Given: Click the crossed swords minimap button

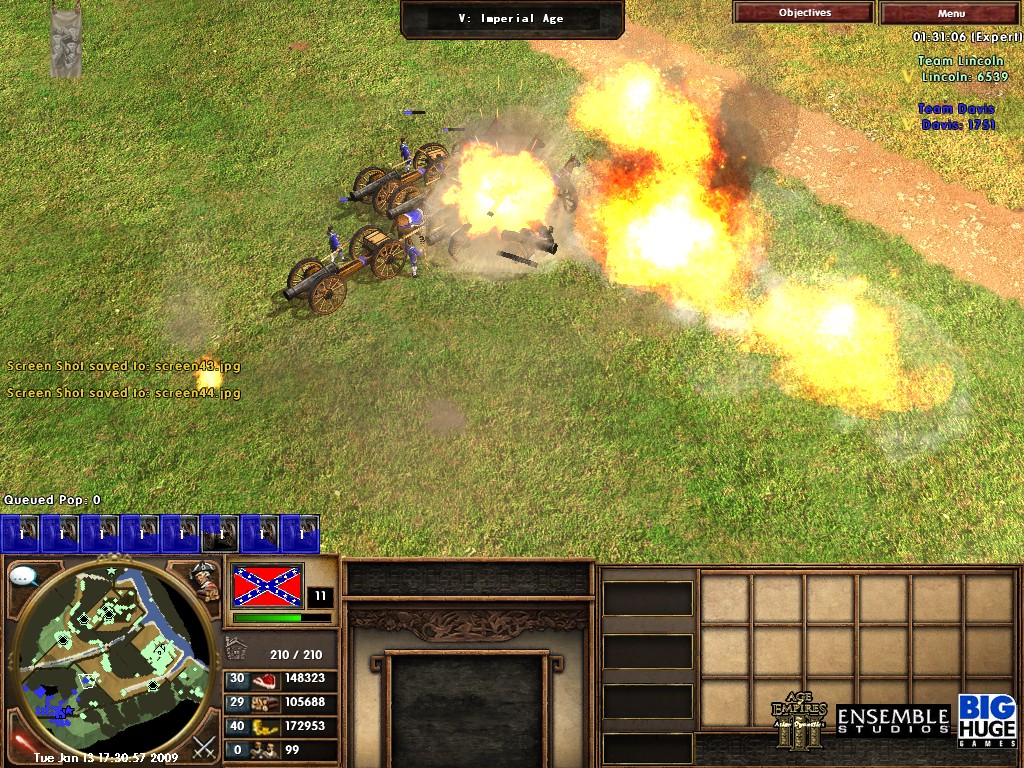Looking at the screenshot, I should tap(205, 744).
